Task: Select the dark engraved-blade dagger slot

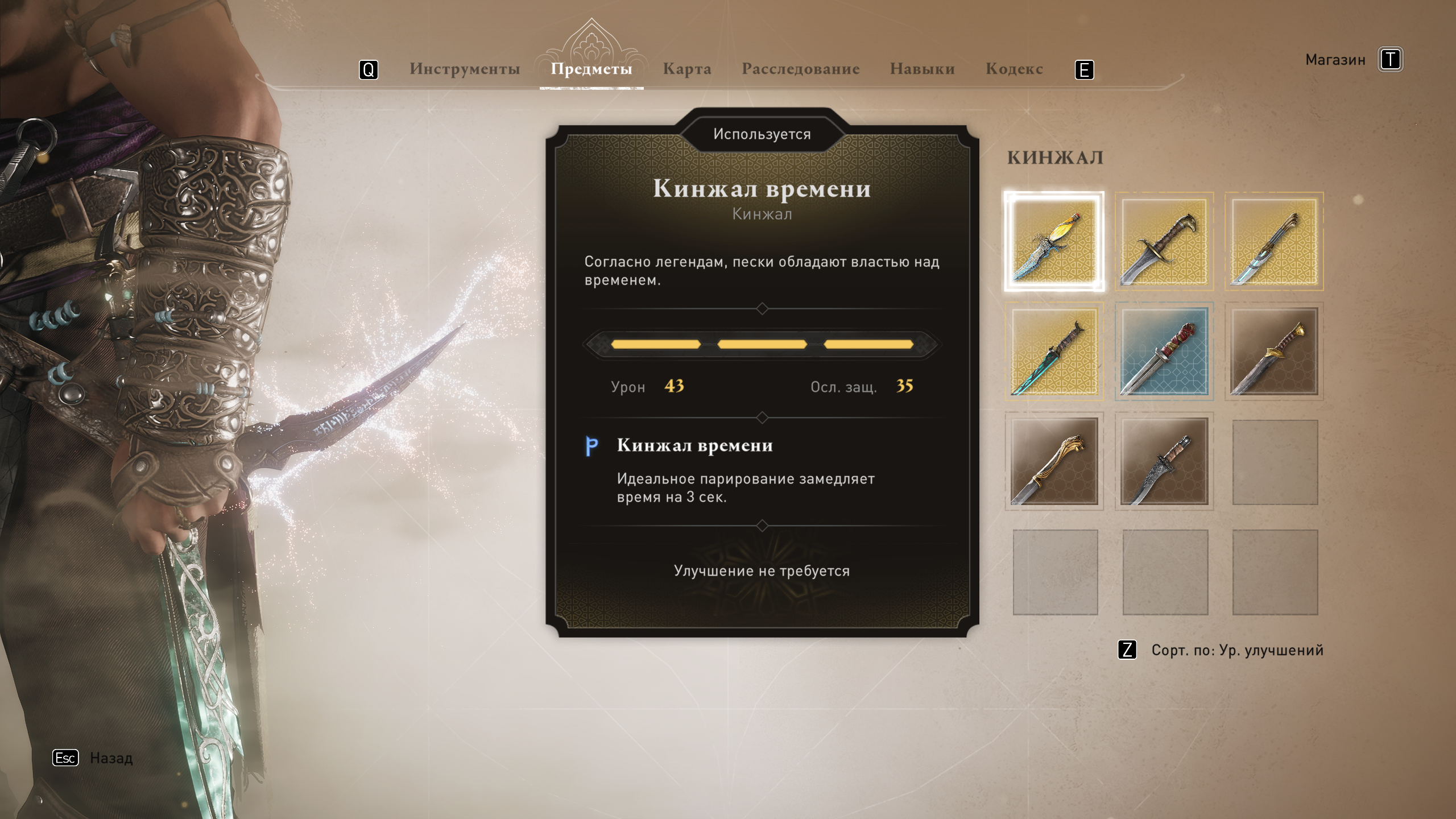Action: pyautogui.click(x=1164, y=461)
